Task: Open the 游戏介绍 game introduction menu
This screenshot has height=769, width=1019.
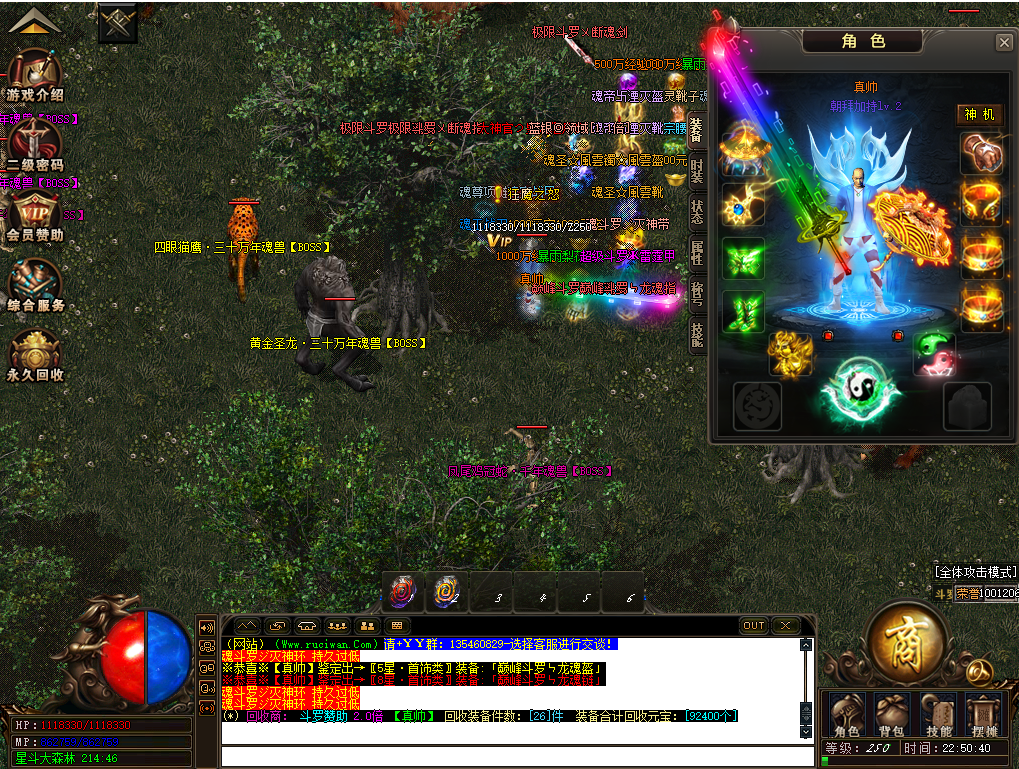Action: click(35, 75)
